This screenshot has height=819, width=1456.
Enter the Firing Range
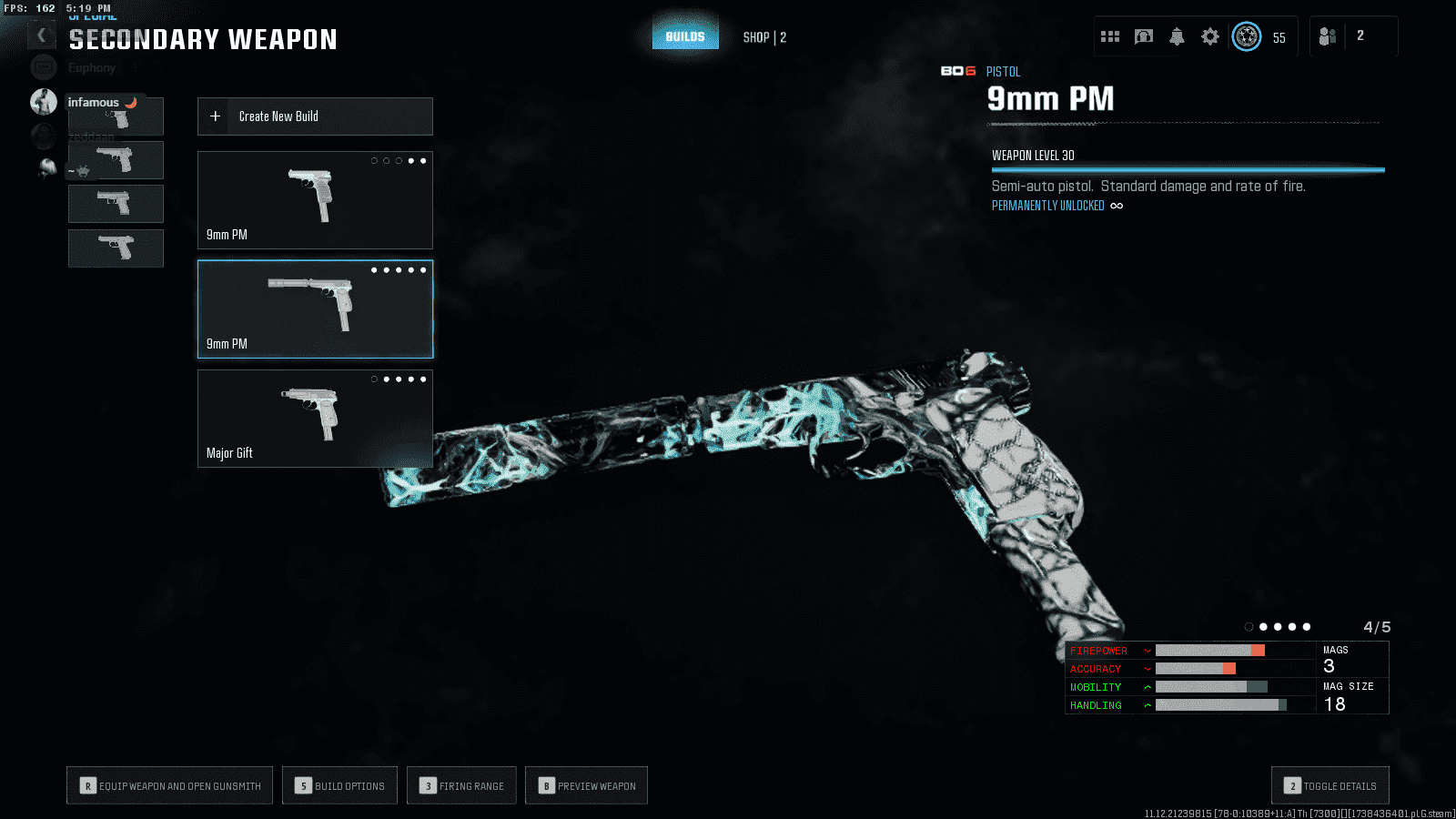coord(462,786)
